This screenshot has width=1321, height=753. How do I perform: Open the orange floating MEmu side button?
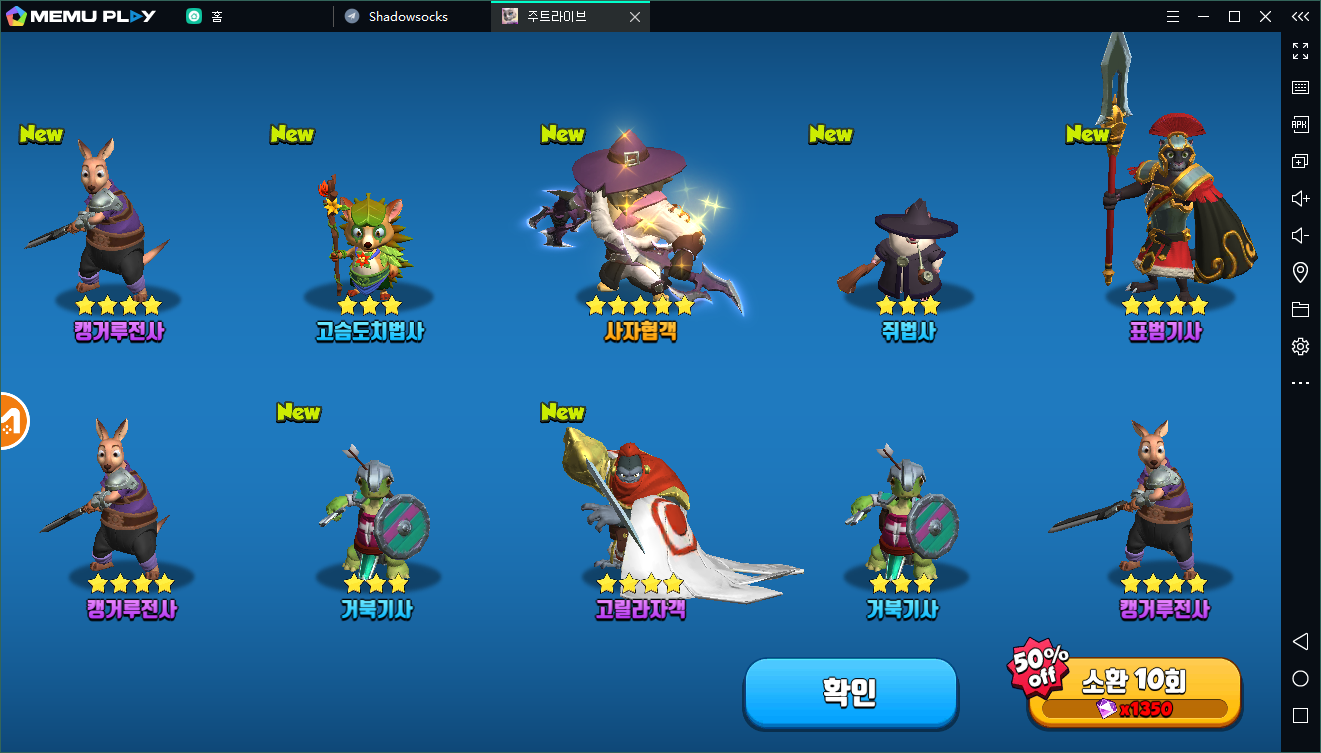click(x=12, y=421)
